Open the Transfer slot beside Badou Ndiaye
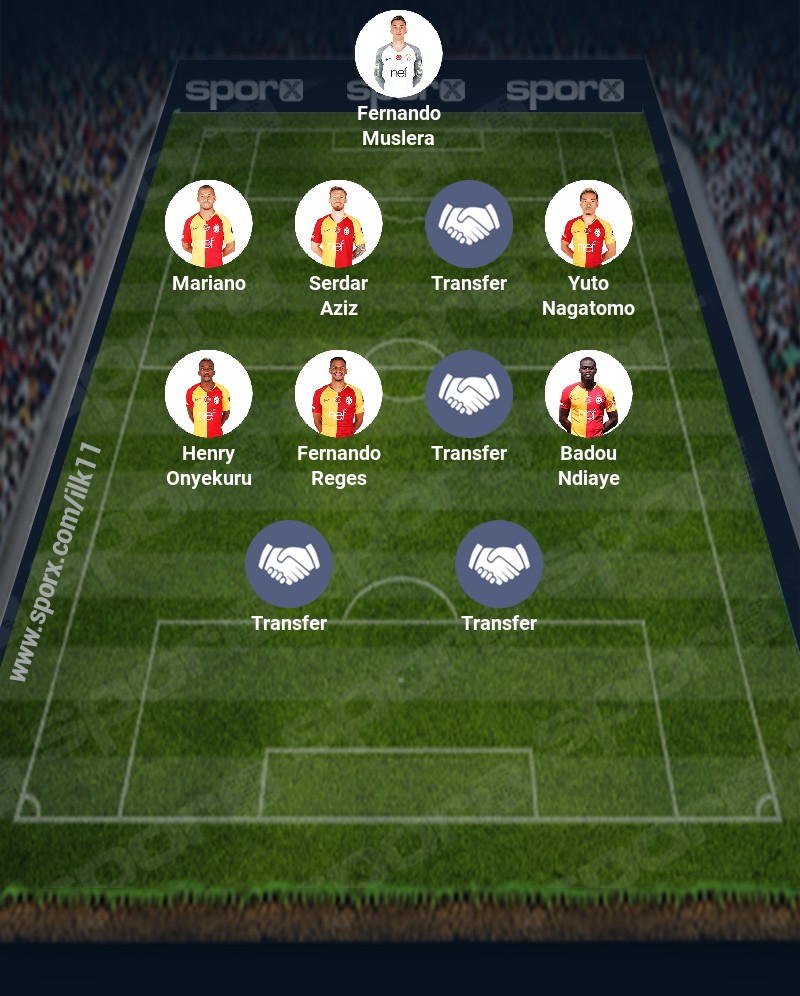 click(x=468, y=394)
